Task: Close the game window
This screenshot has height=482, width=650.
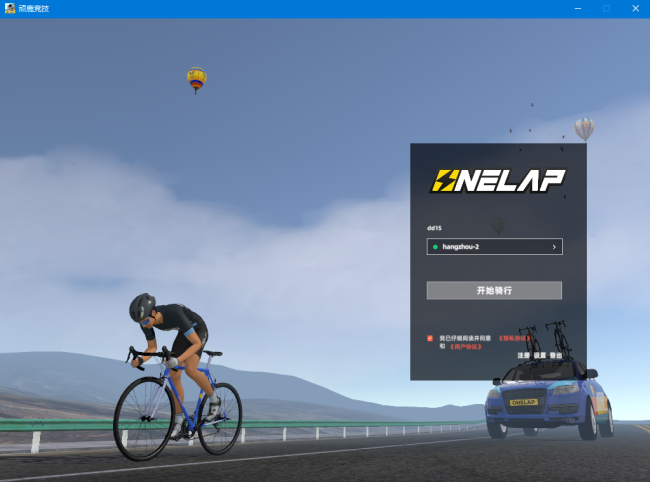Action: tap(634, 8)
